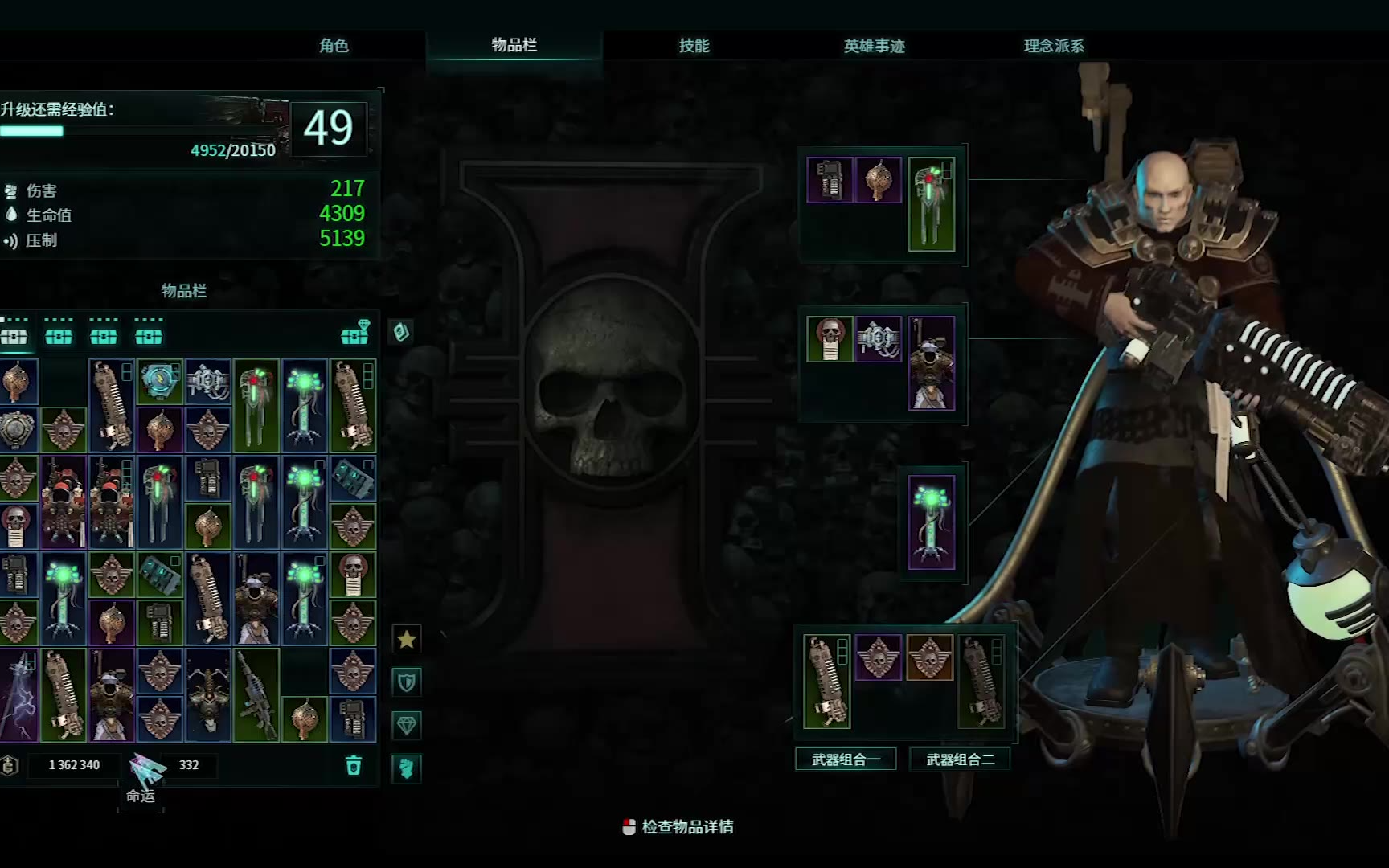1389x868 pixels.
Task: Click the trash can delete icon
Action: [x=354, y=765]
